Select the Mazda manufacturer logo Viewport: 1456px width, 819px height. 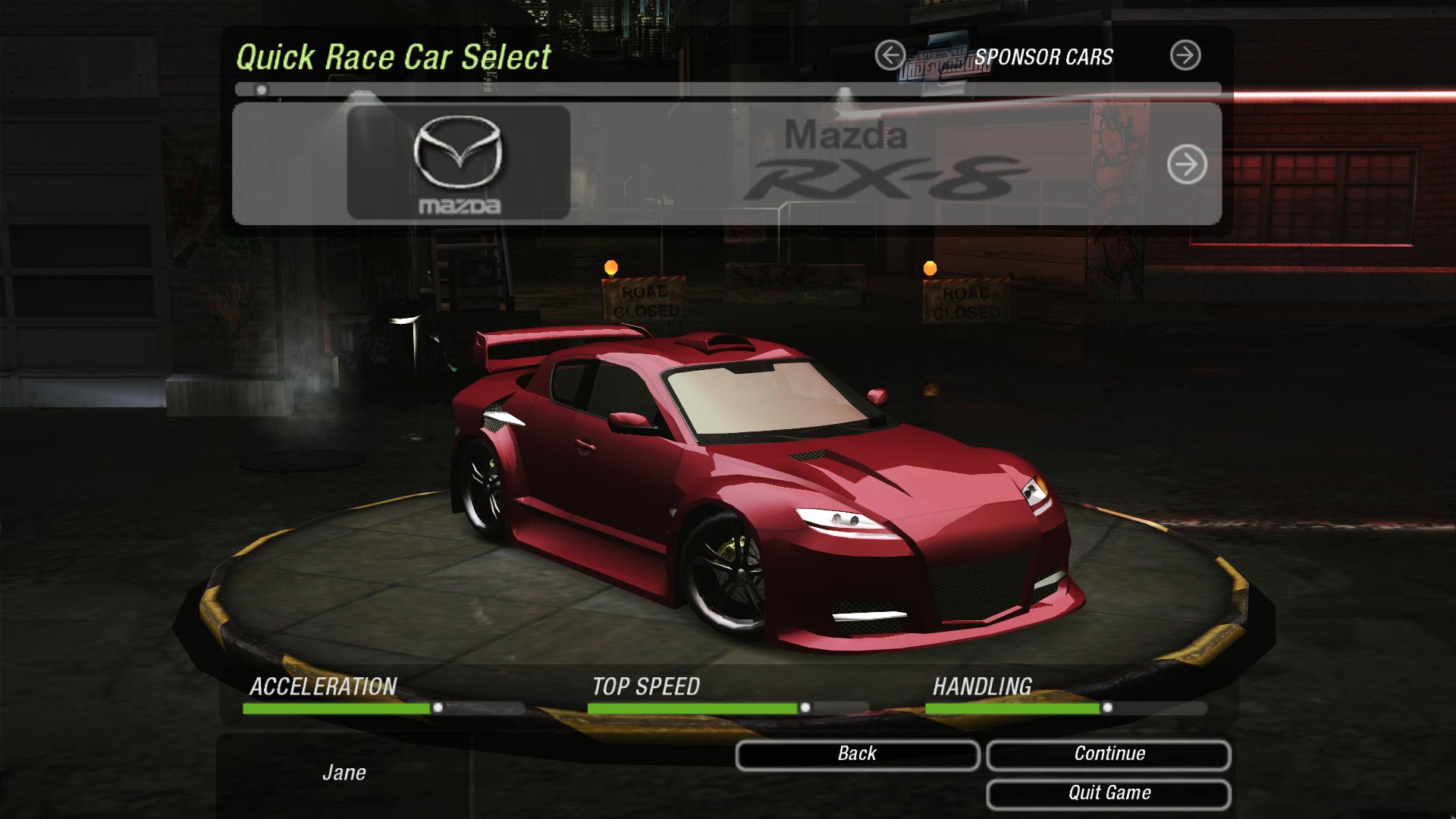458,163
